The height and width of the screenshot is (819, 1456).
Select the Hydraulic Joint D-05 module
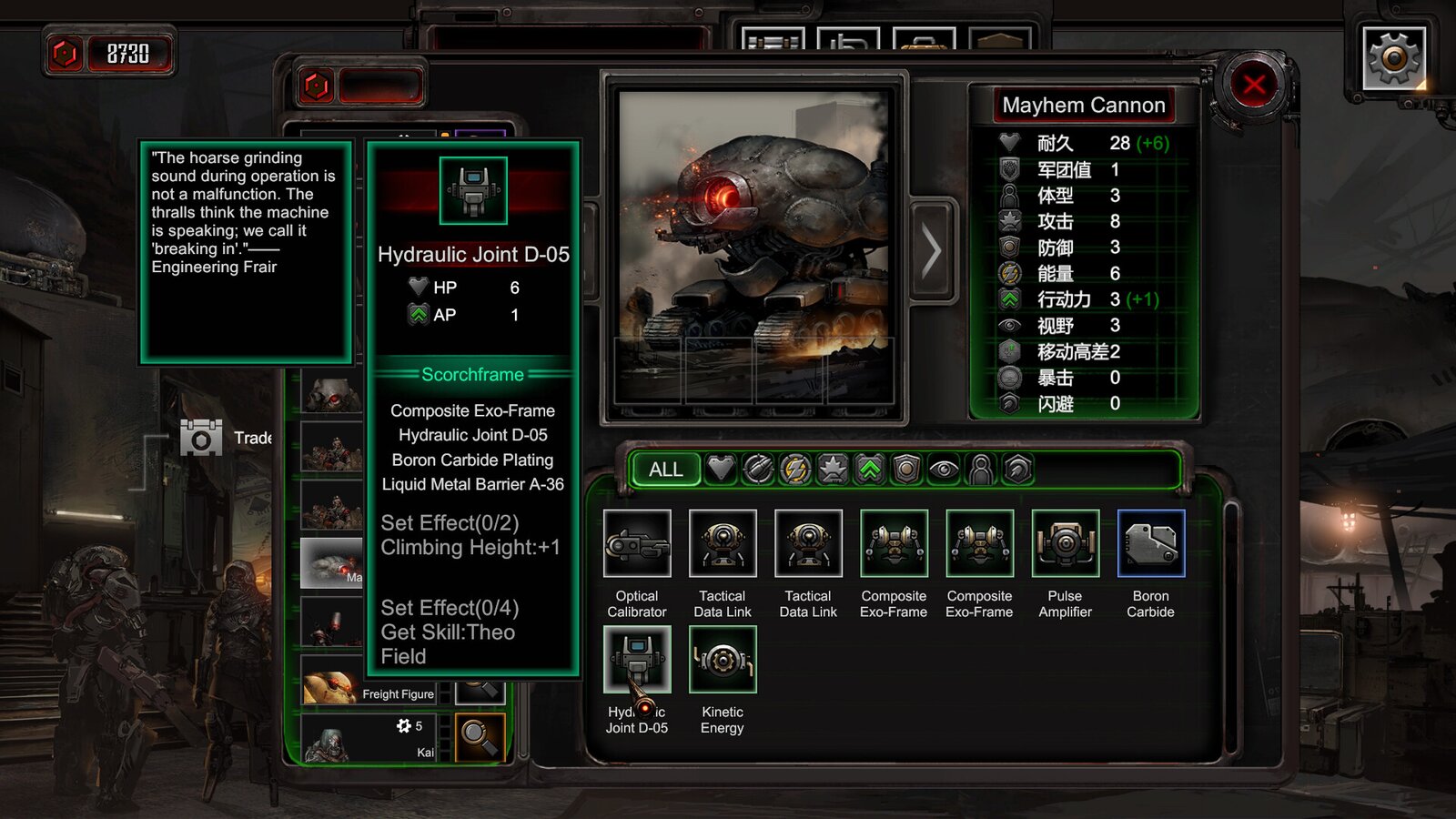[637, 660]
